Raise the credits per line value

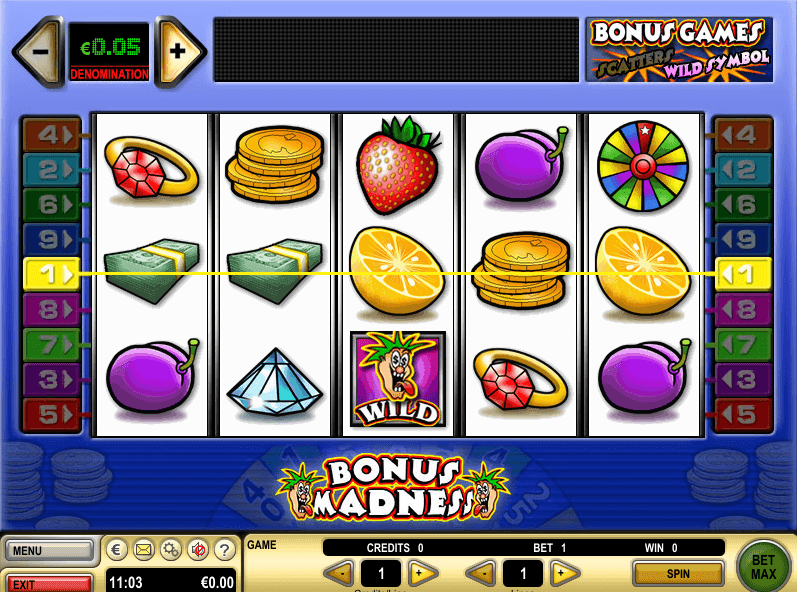(424, 573)
